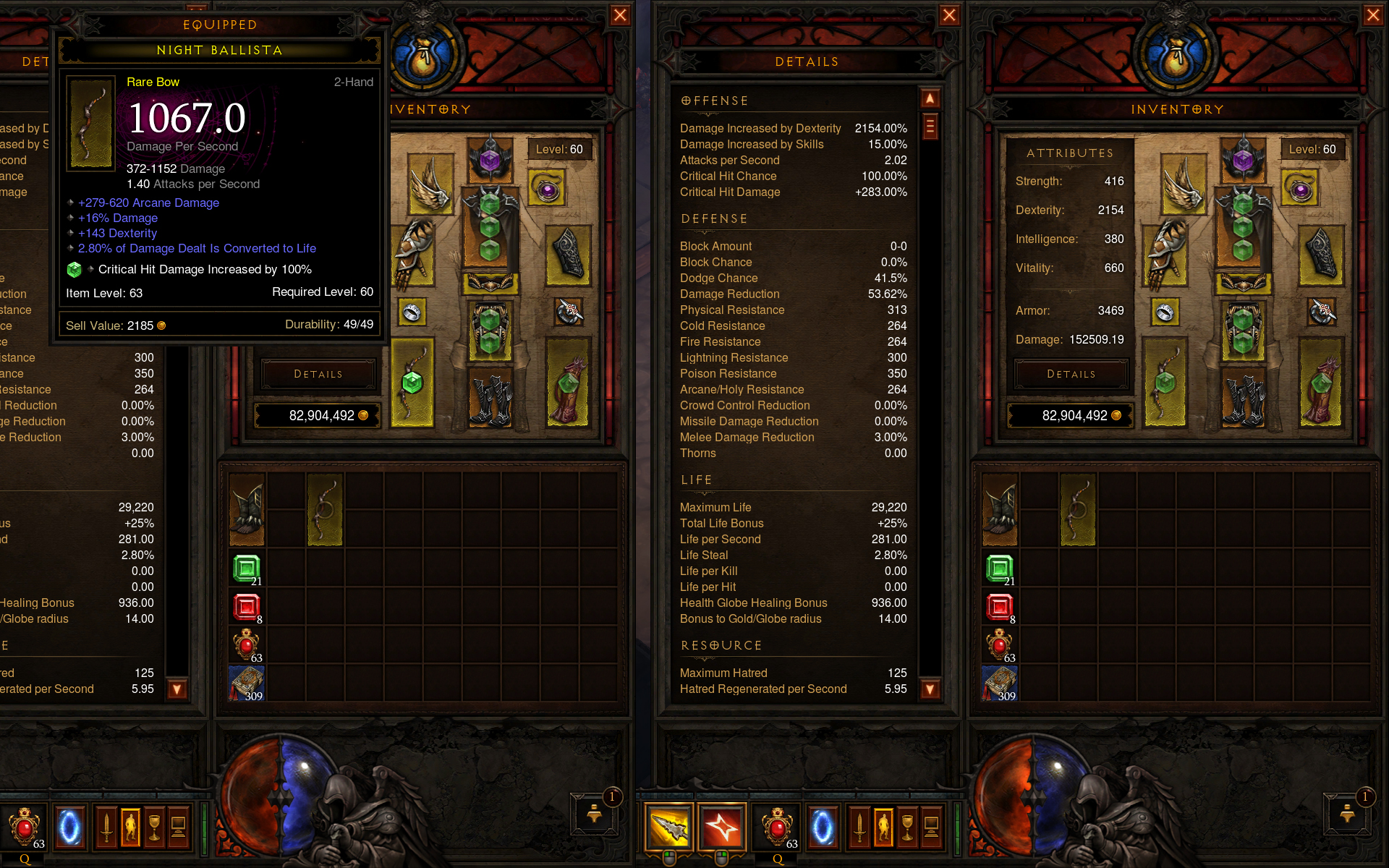Use the health potion beside the star skill
The width and height of the screenshot is (1389, 868).
(x=778, y=827)
